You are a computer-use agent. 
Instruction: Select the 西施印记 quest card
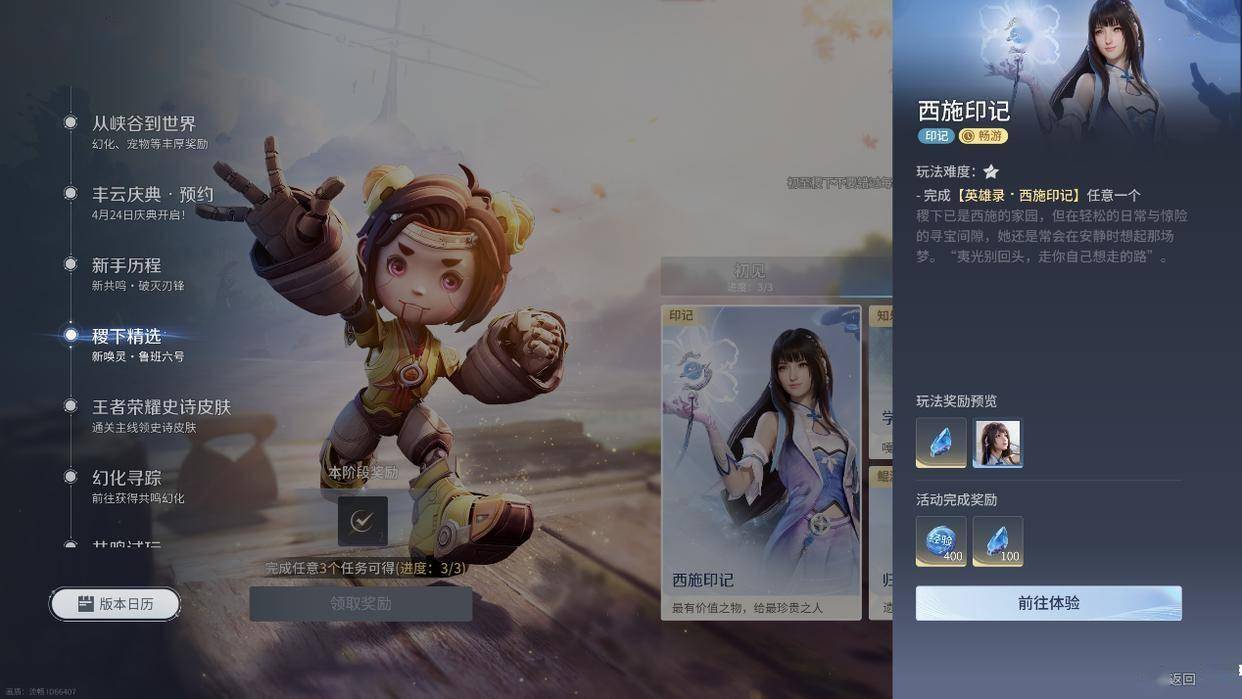tap(761, 462)
